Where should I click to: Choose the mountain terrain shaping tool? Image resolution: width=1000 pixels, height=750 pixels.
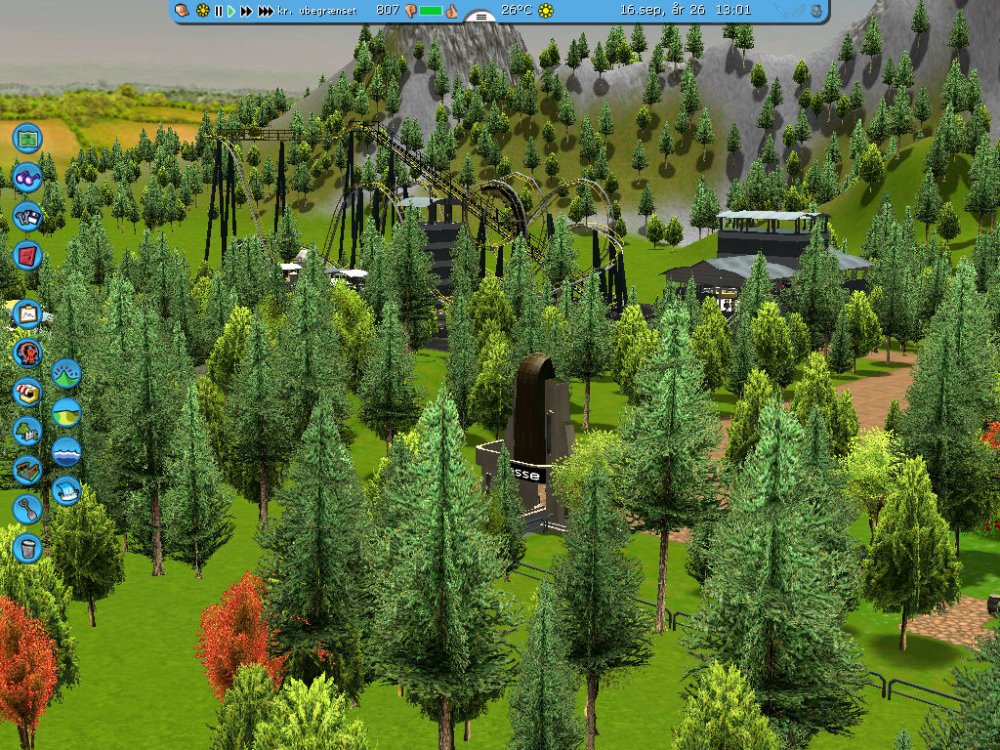coord(66,373)
